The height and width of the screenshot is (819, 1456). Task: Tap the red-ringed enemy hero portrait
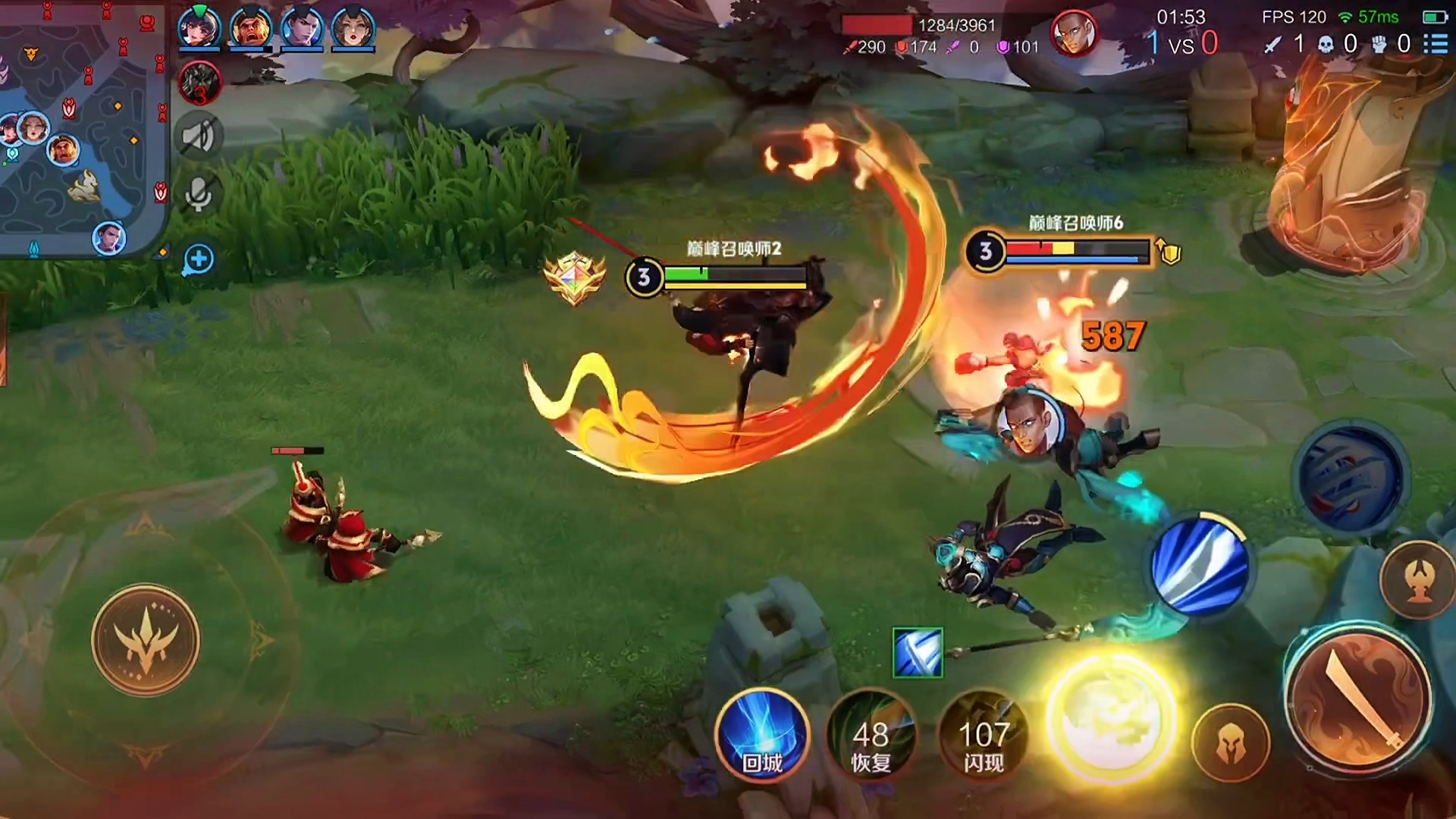[x=1073, y=33]
